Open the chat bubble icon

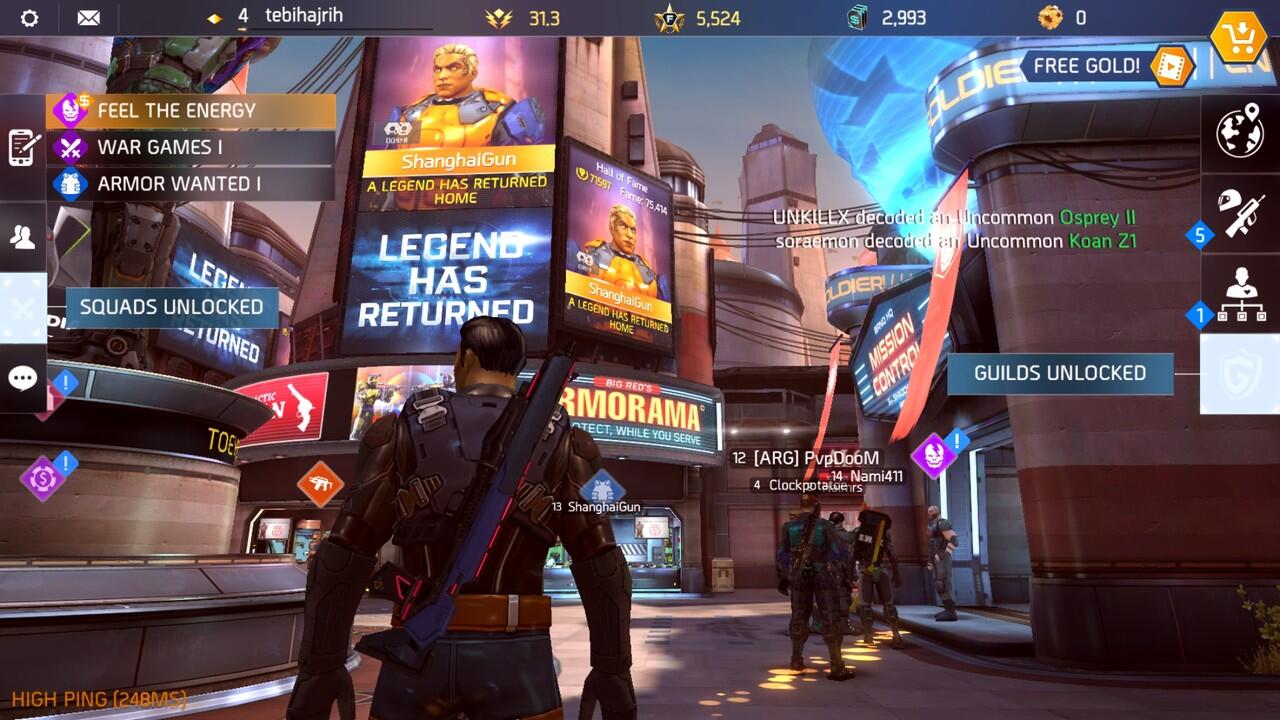(x=22, y=378)
